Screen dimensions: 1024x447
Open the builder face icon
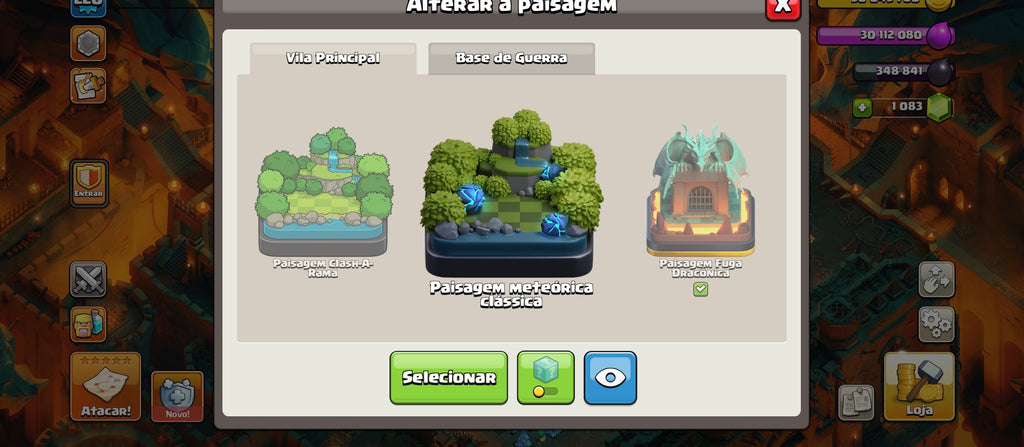[x=88, y=323]
